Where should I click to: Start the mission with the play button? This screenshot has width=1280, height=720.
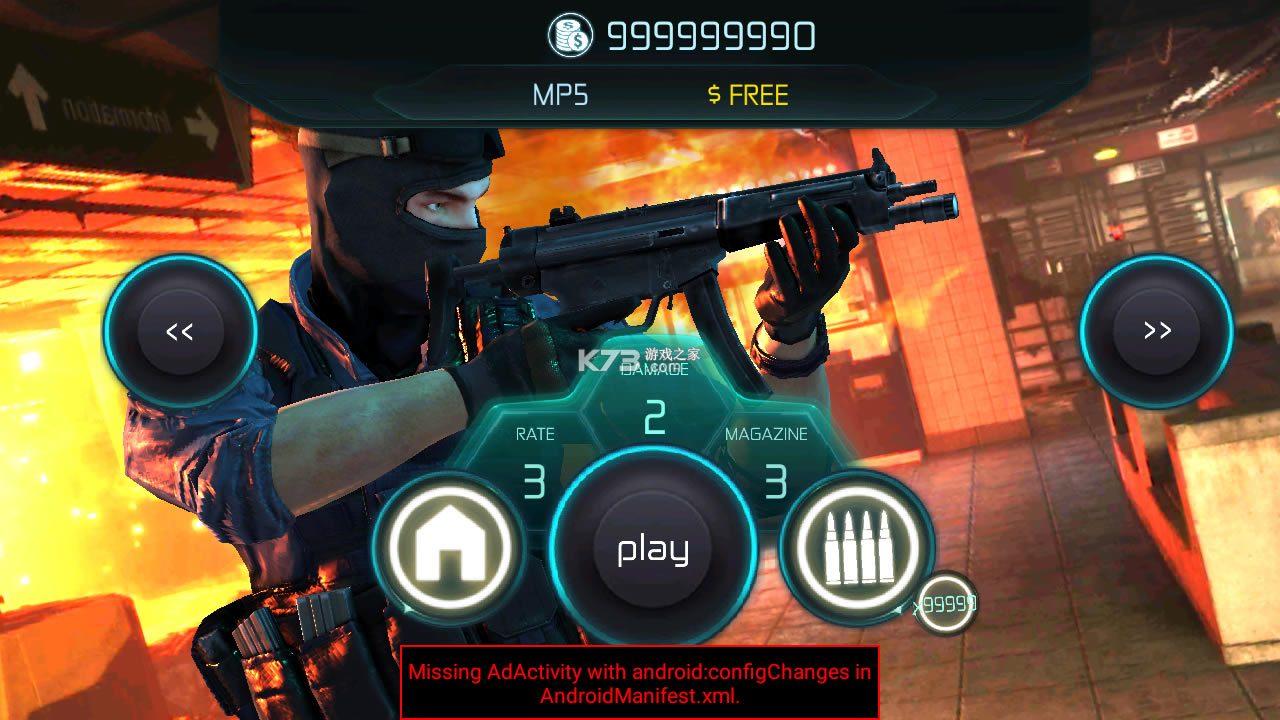(652, 548)
